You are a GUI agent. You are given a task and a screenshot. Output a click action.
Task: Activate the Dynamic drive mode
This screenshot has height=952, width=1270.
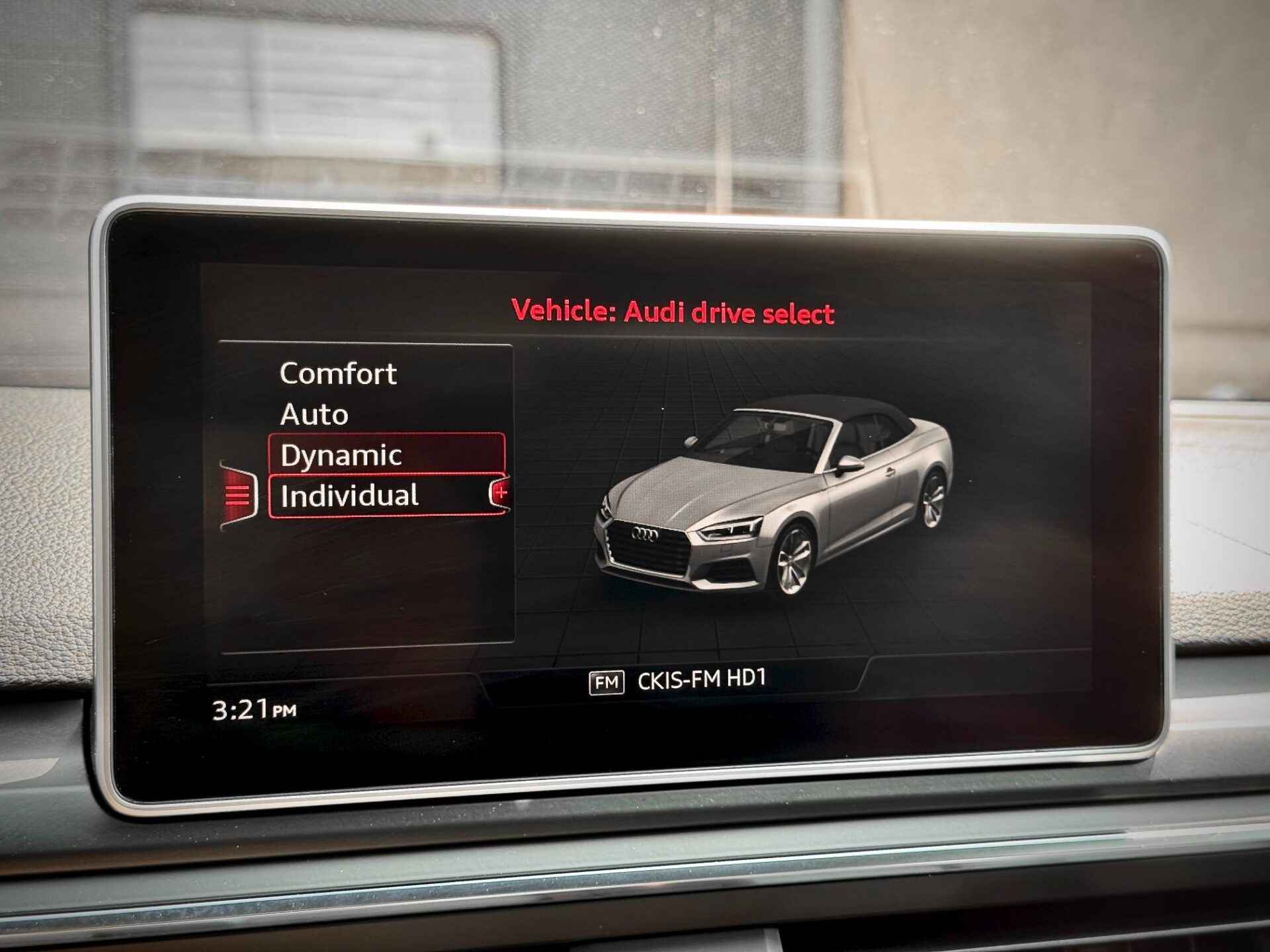click(341, 456)
